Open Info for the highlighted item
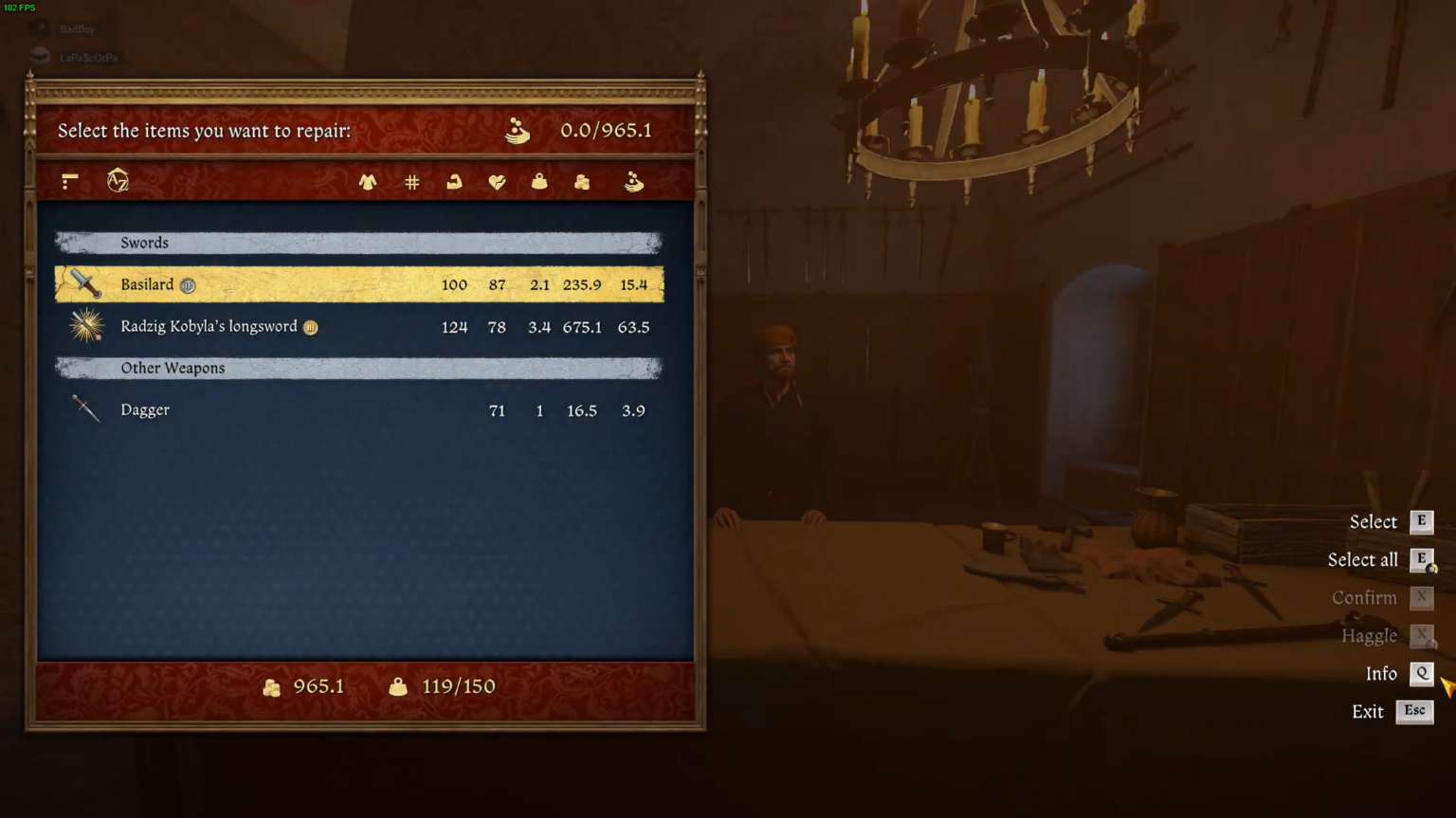 (1380, 673)
